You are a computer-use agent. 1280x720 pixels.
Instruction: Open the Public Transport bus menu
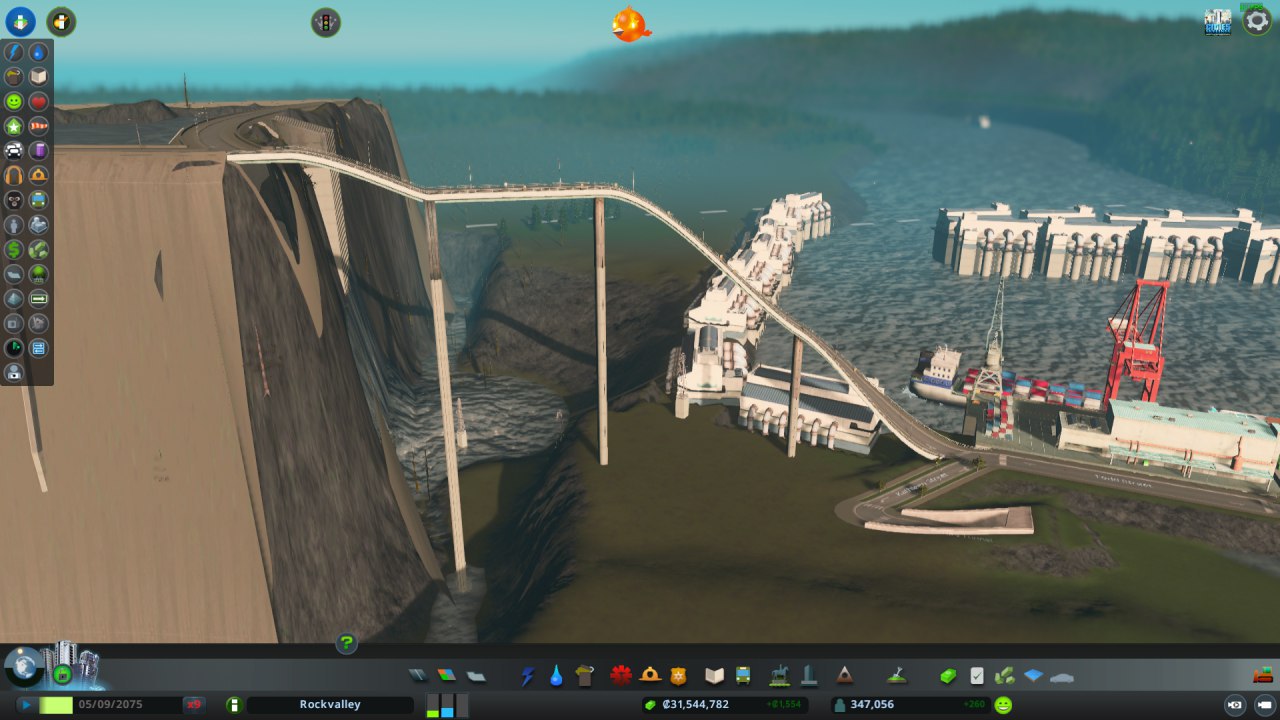coord(743,676)
